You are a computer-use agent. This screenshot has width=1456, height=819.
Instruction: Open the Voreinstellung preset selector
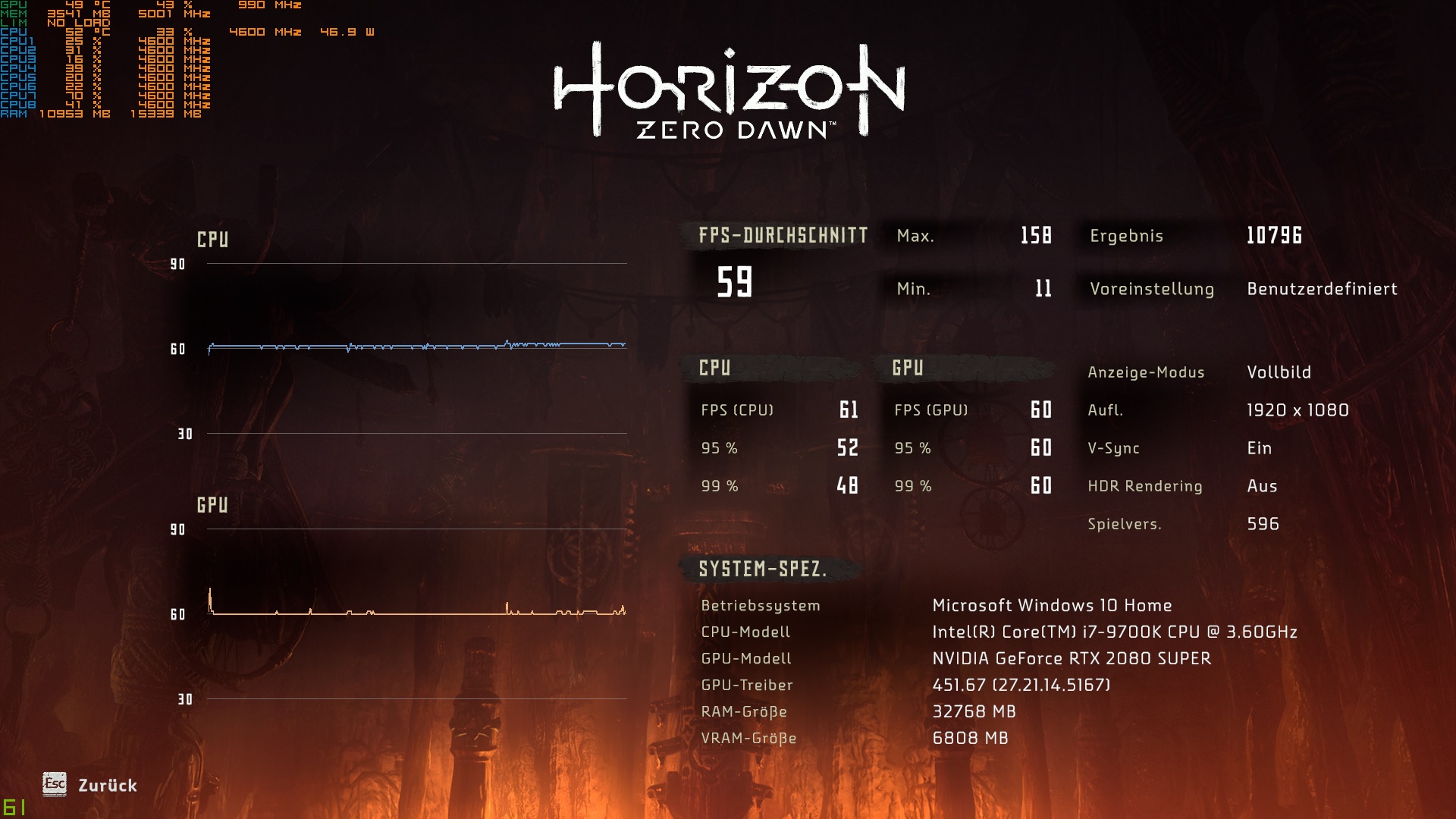(x=1323, y=289)
